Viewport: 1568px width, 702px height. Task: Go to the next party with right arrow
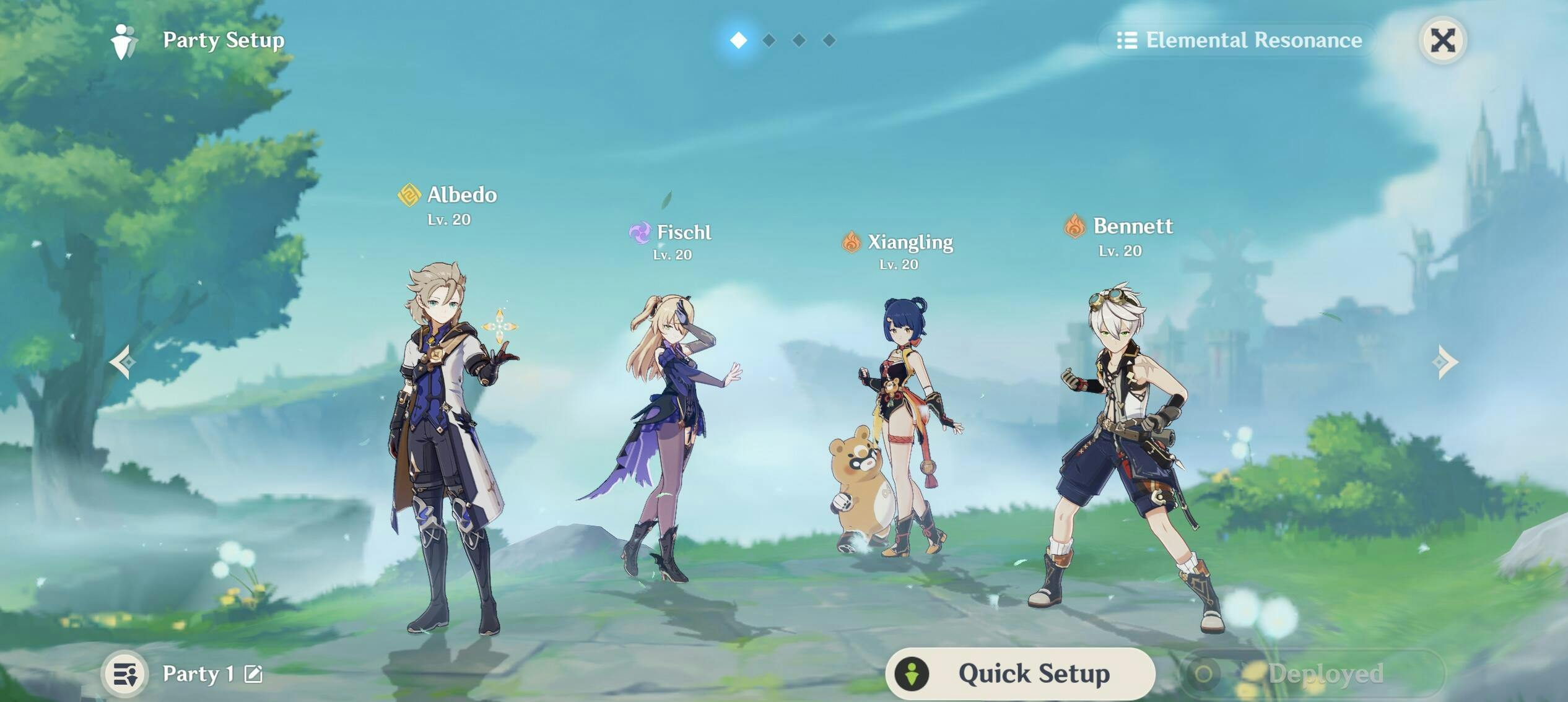pos(1445,362)
